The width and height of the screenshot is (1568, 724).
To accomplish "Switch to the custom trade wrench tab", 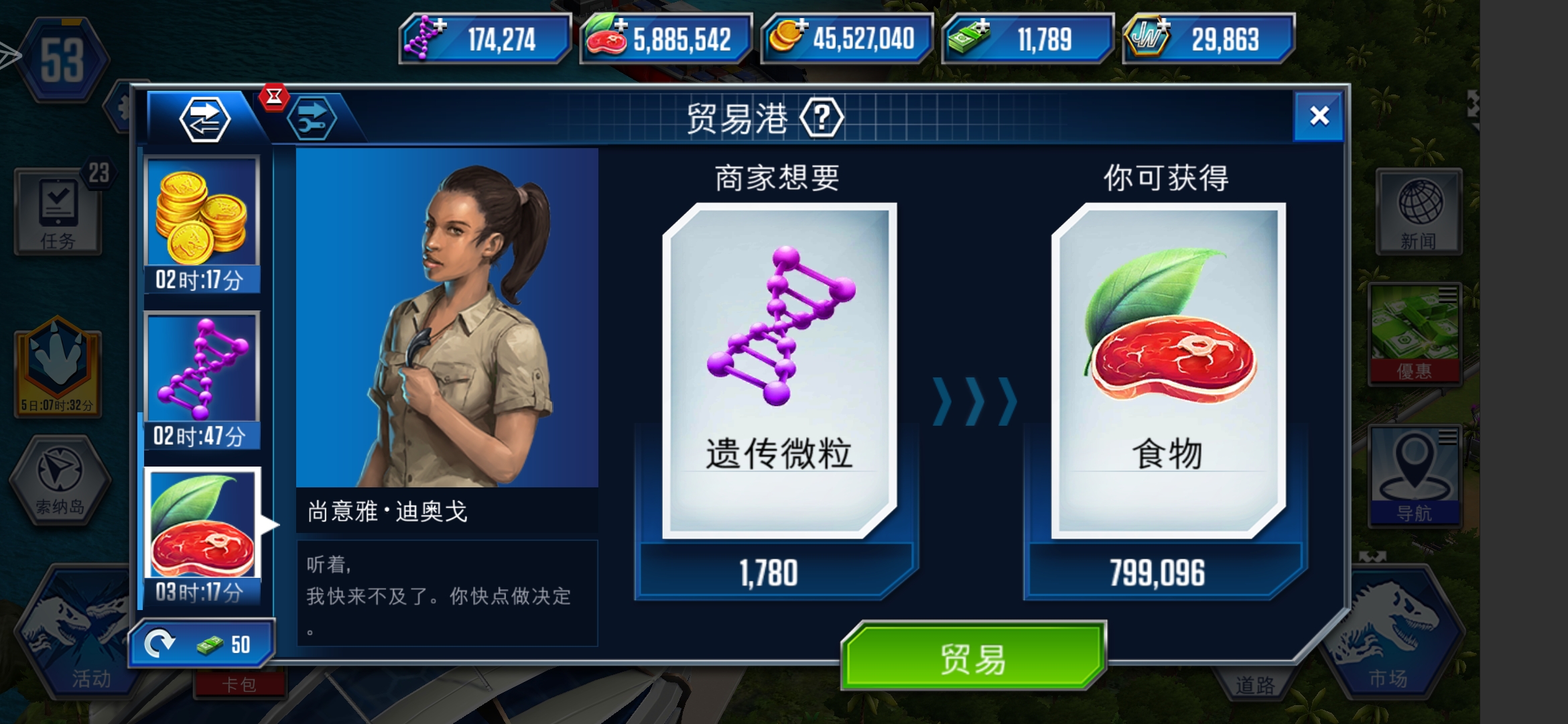I will tap(313, 119).
